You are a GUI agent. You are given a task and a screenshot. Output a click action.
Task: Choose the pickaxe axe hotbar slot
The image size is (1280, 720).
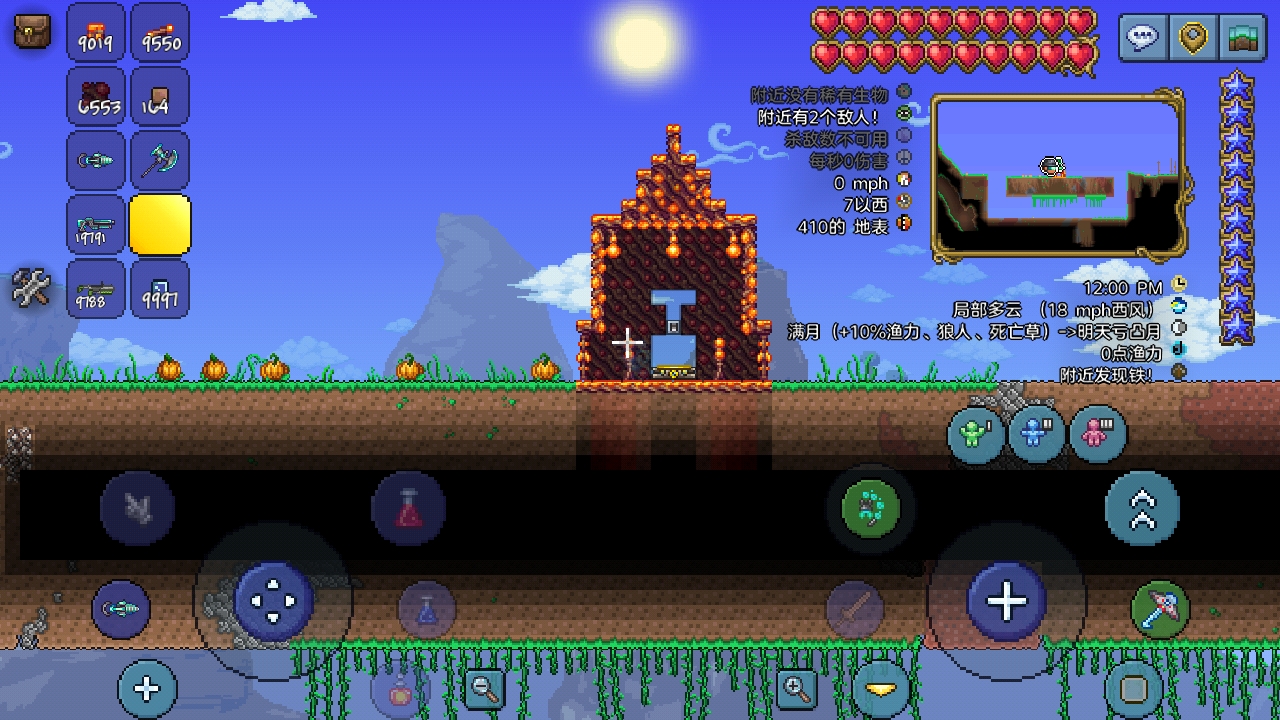160,160
